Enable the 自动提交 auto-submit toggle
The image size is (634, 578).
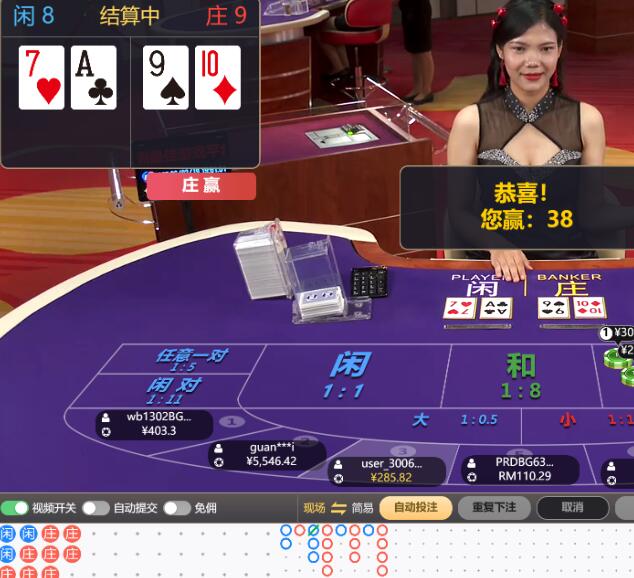tap(96, 508)
